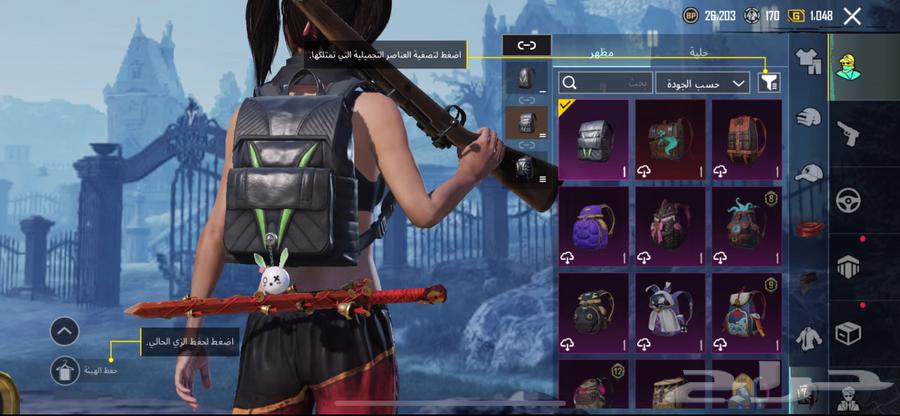Open the helmet skins subcategory
Screen dimensions: 900x416
click(808, 117)
